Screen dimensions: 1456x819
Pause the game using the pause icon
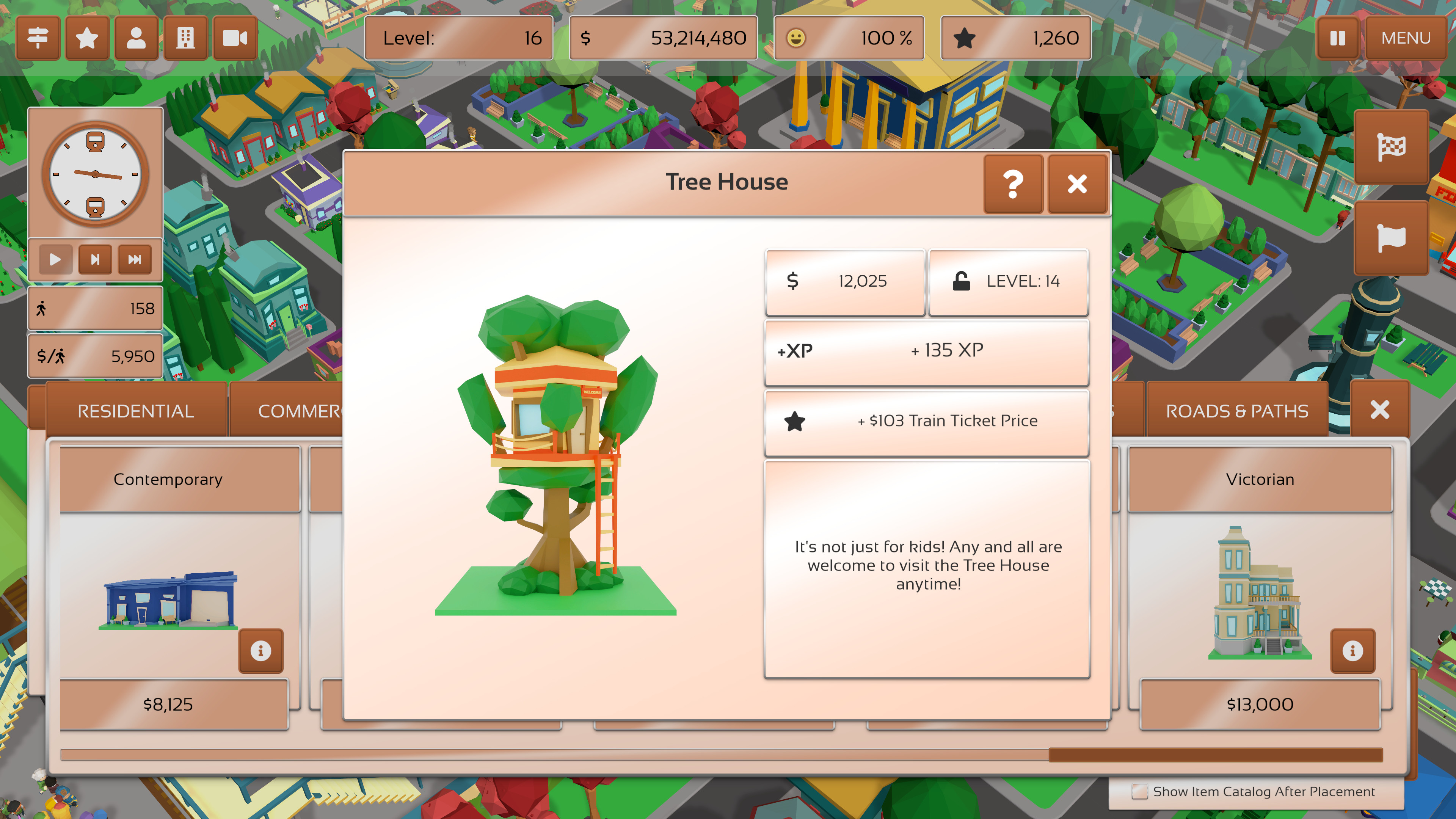(x=1337, y=38)
